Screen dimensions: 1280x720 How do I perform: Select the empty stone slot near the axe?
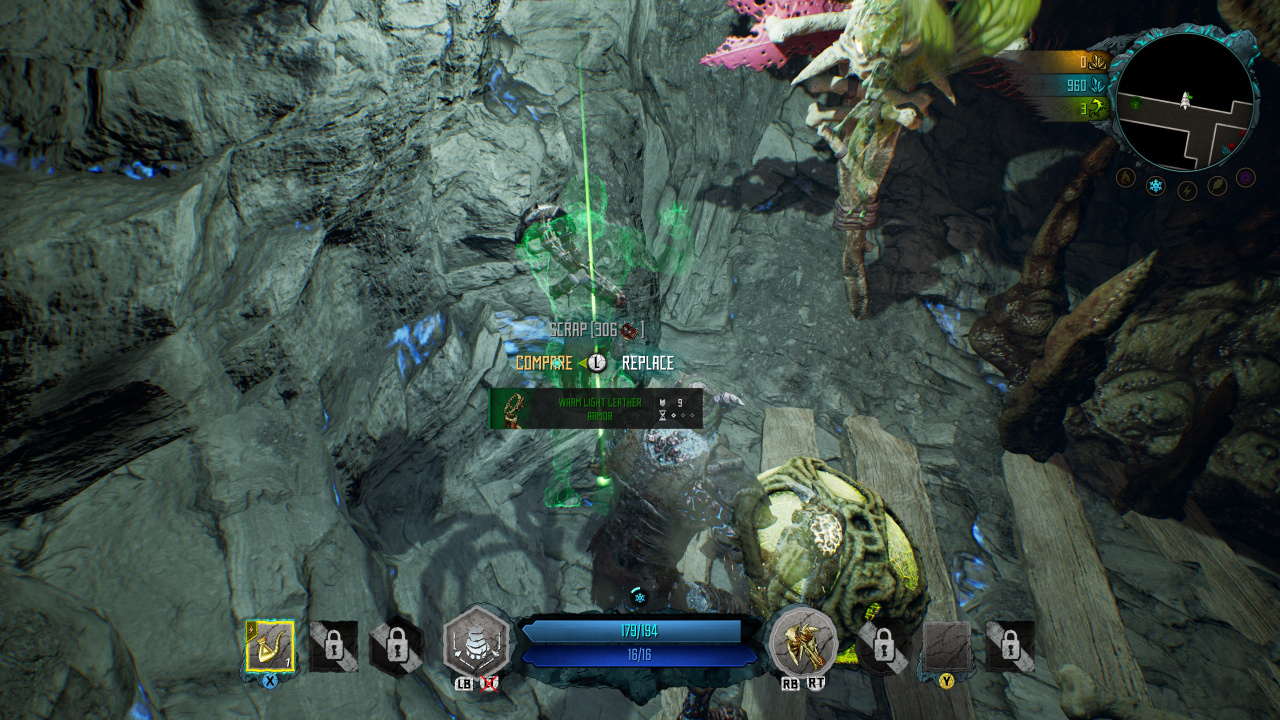(x=946, y=645)
